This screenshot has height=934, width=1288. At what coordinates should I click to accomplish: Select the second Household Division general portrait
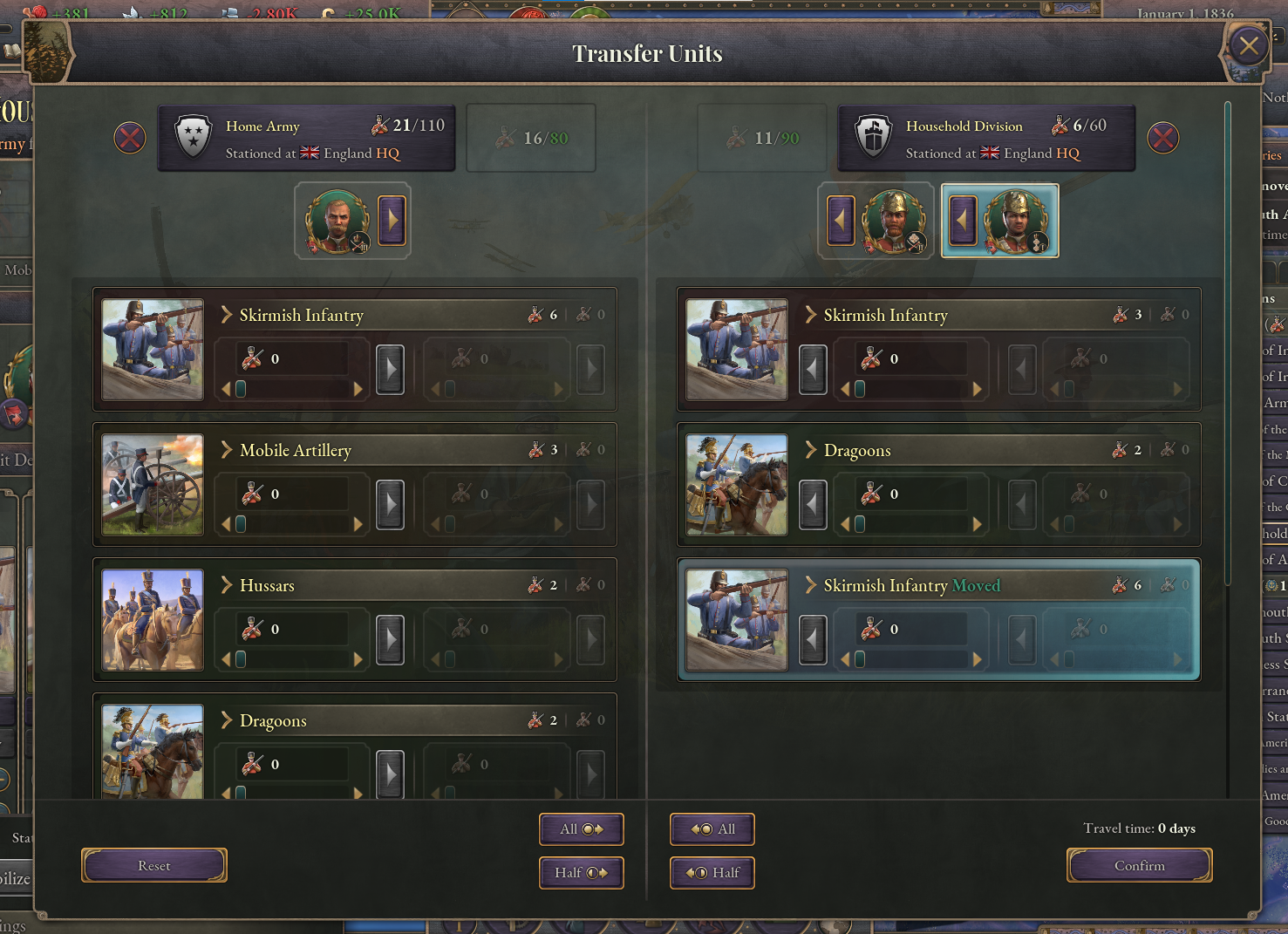[x=1019, y=221]
